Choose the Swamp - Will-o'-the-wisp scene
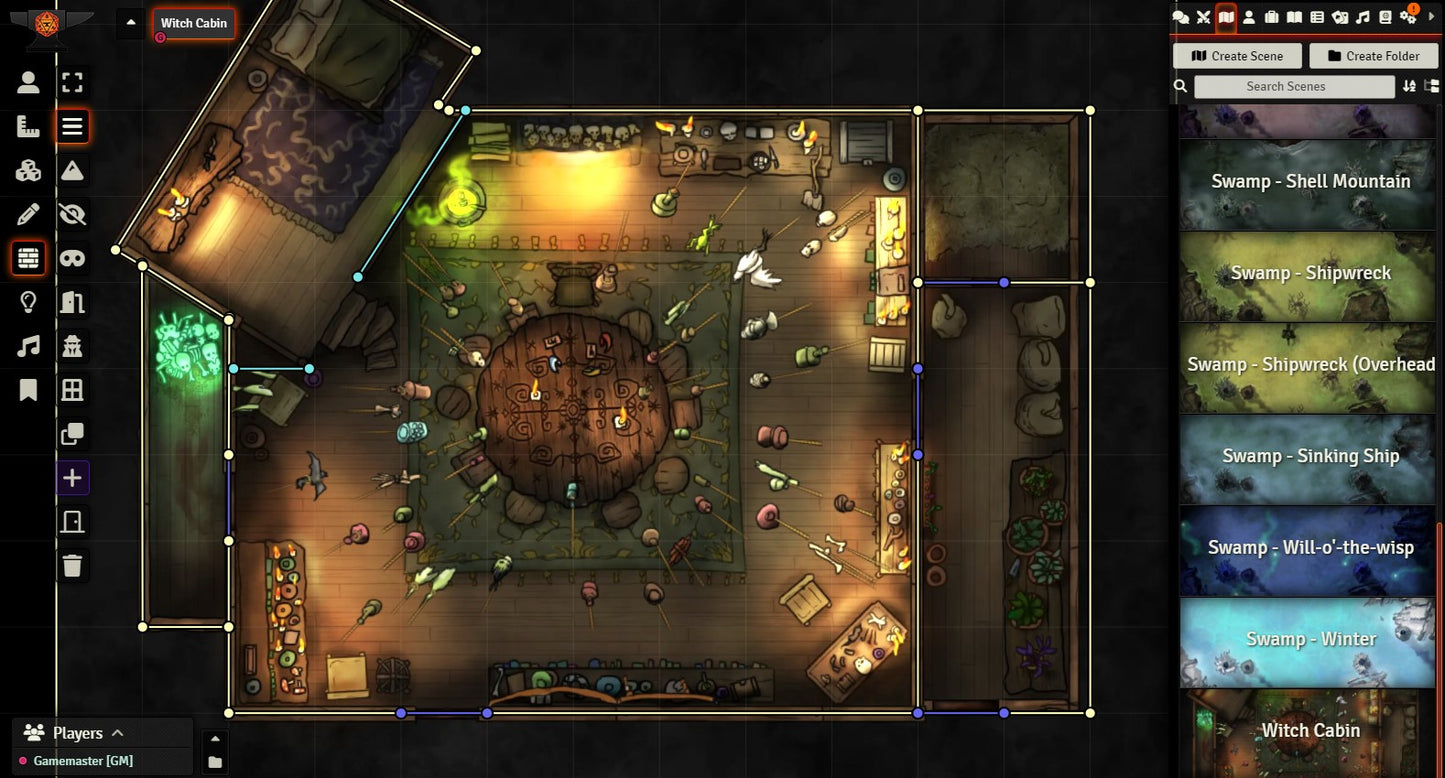Viewport: 1445px width, 778px height. [x=1310, y=547]
